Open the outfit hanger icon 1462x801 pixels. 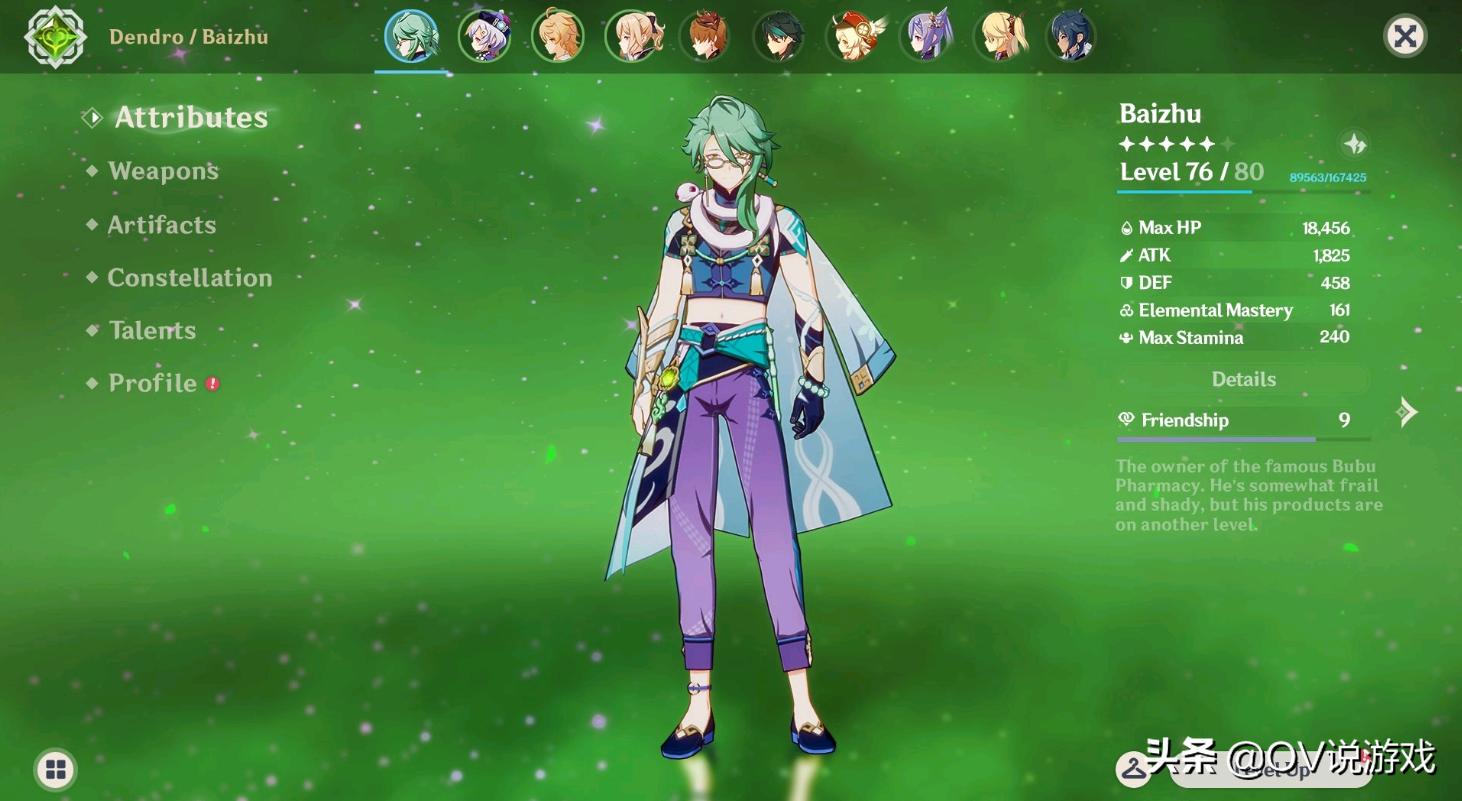(1133, 768)
